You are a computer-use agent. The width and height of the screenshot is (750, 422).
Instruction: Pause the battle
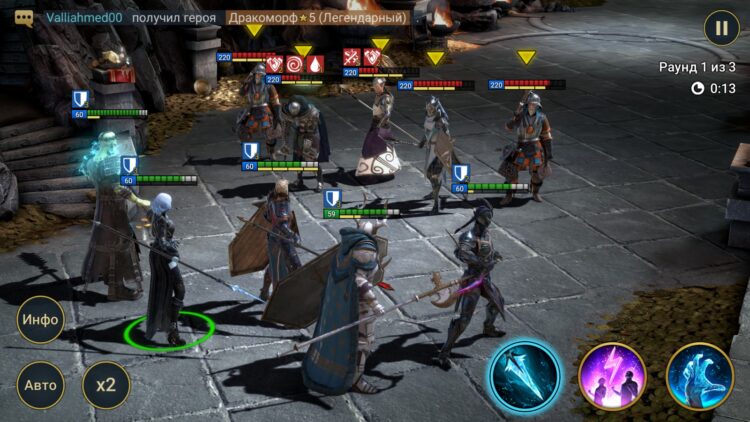[721, 27]
